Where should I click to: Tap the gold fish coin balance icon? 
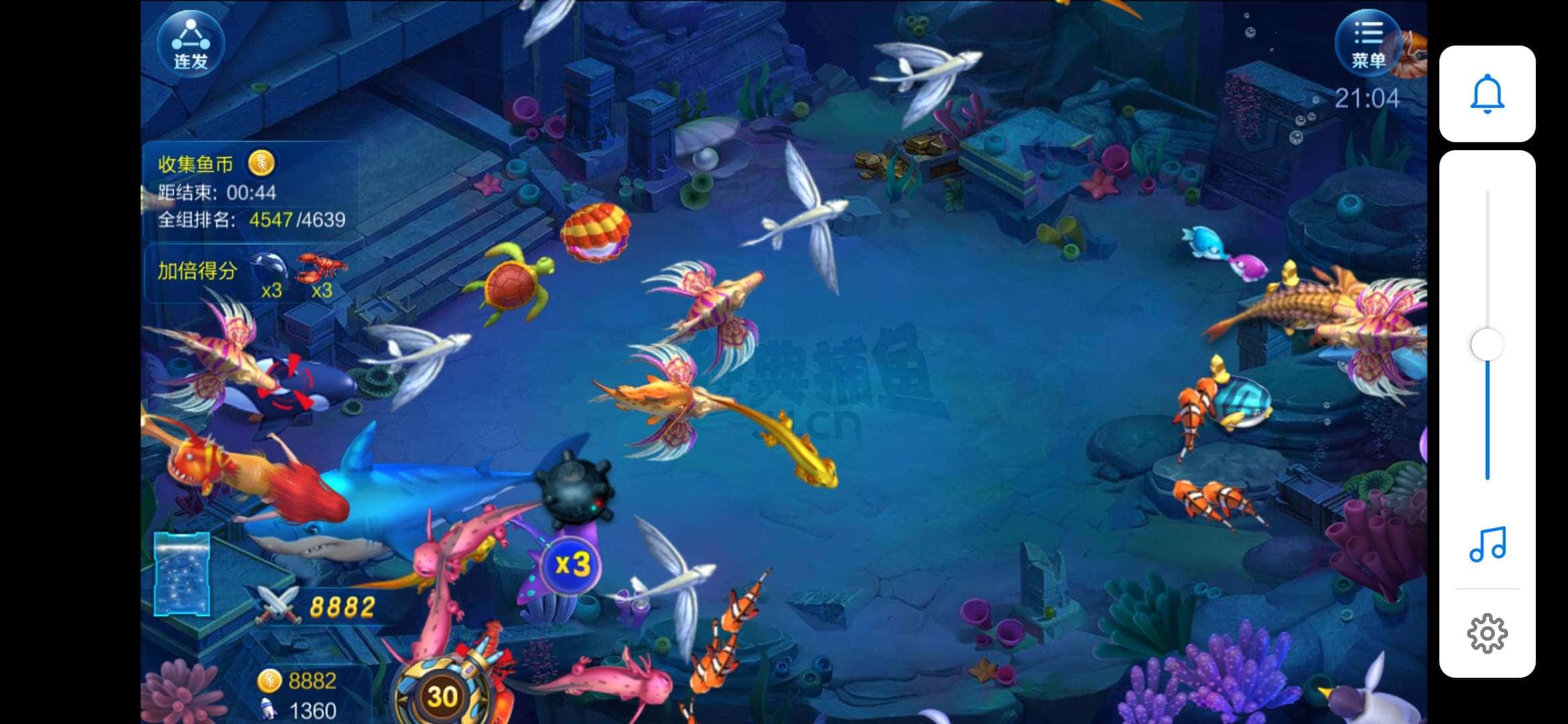point(269,680)
